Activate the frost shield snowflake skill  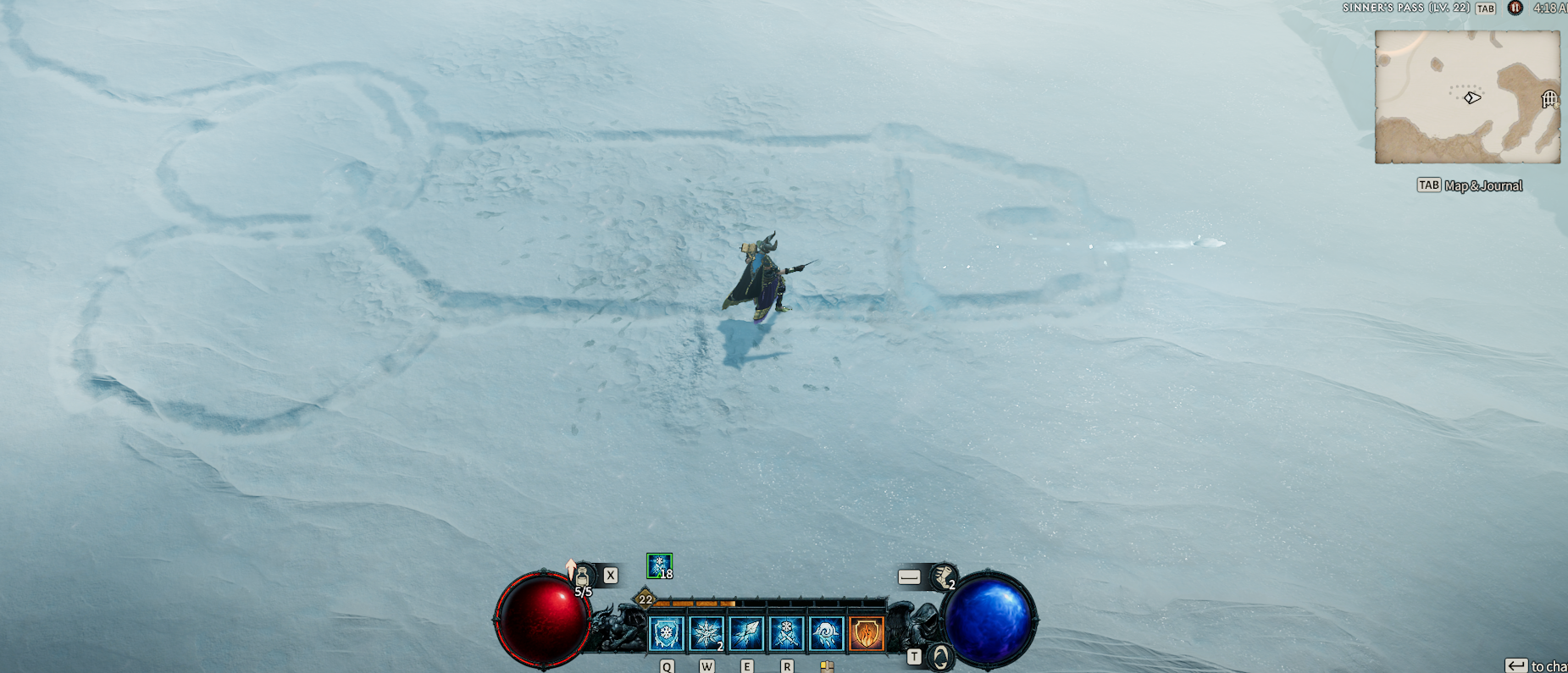[667, 633]
